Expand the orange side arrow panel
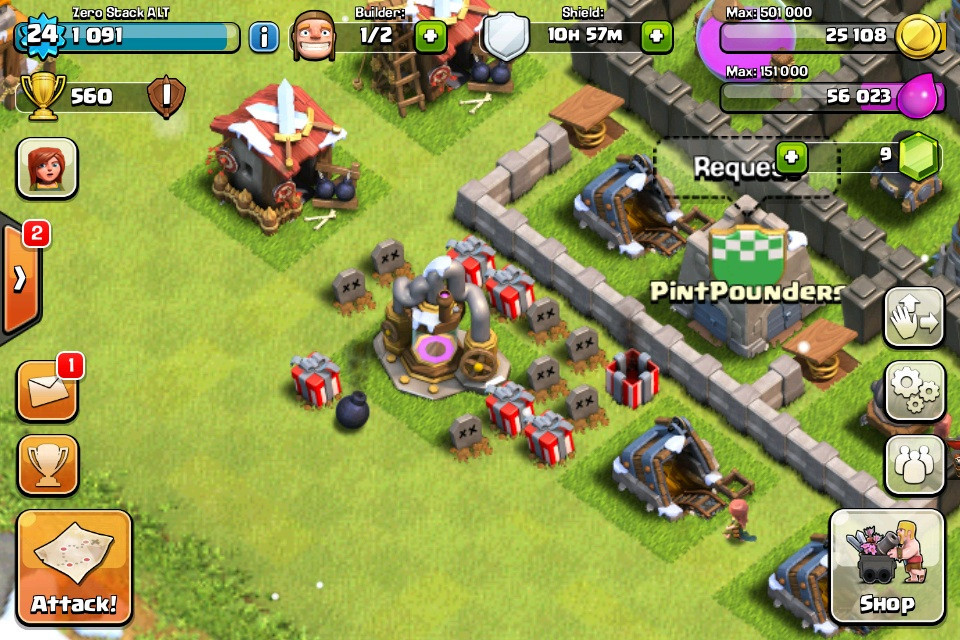 (20, 279)
